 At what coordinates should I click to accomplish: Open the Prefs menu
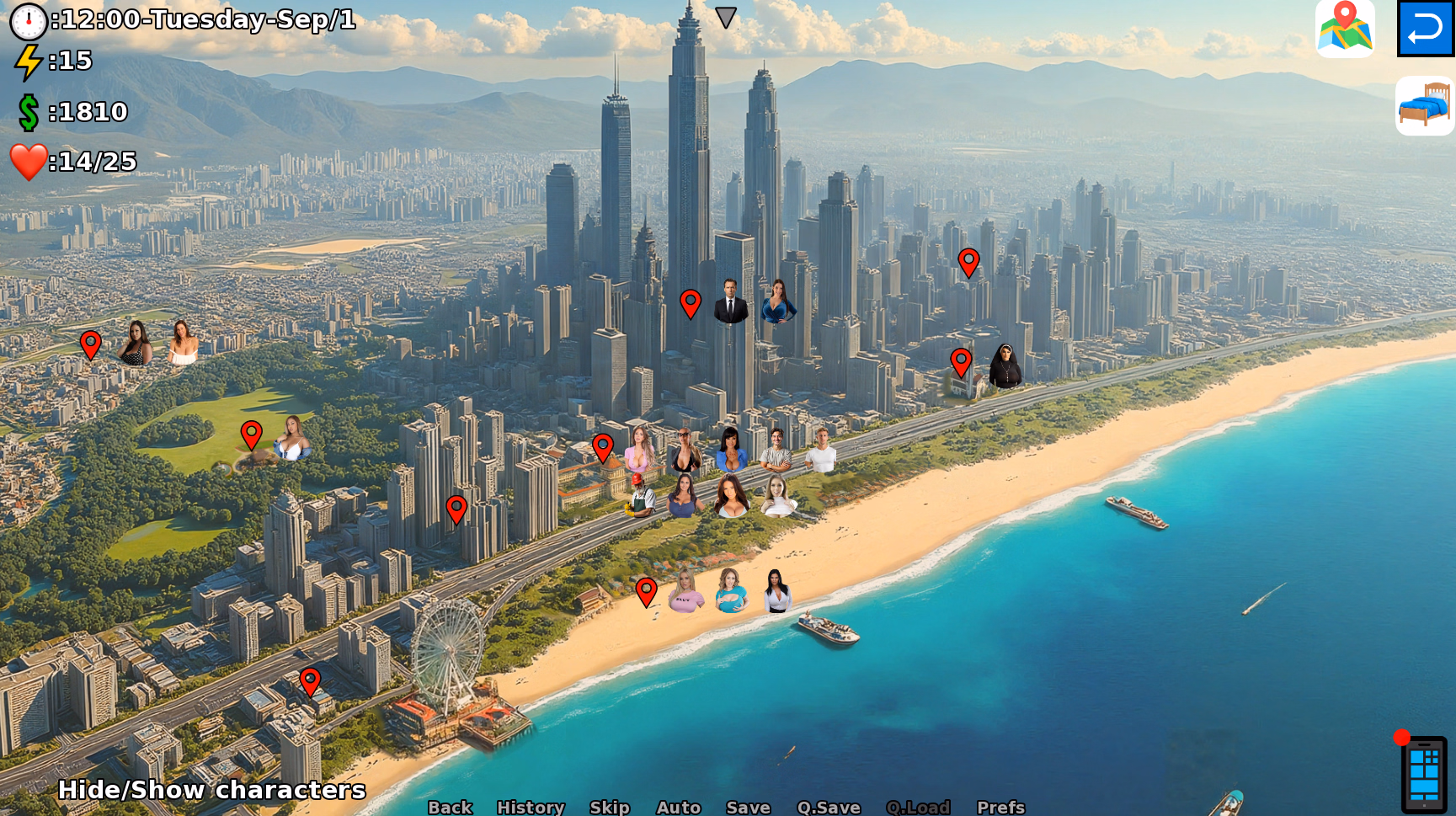click(1002, 807)
